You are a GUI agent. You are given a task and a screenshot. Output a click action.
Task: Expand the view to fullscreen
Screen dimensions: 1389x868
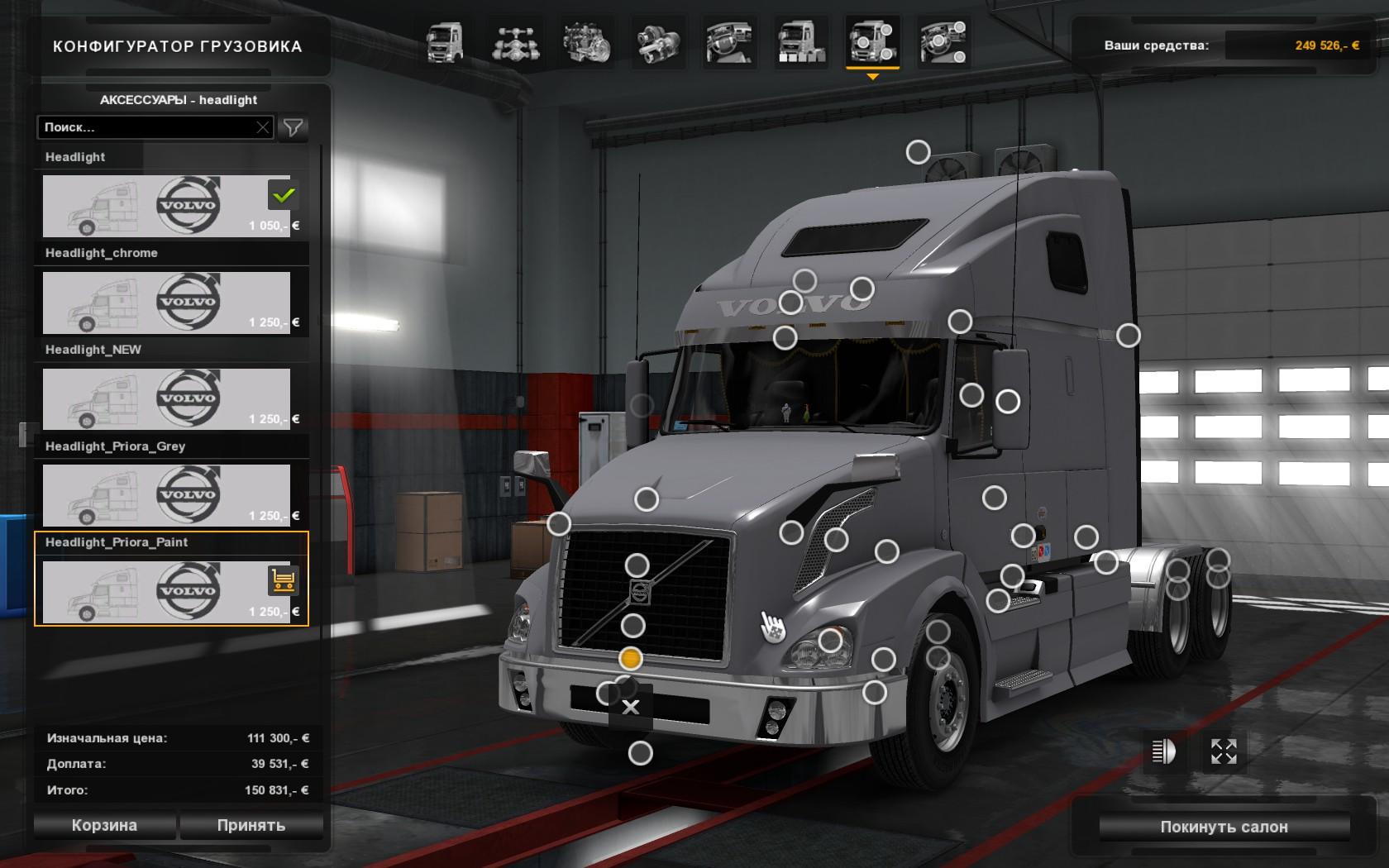pyautogui.click(x=1224, y=751)
